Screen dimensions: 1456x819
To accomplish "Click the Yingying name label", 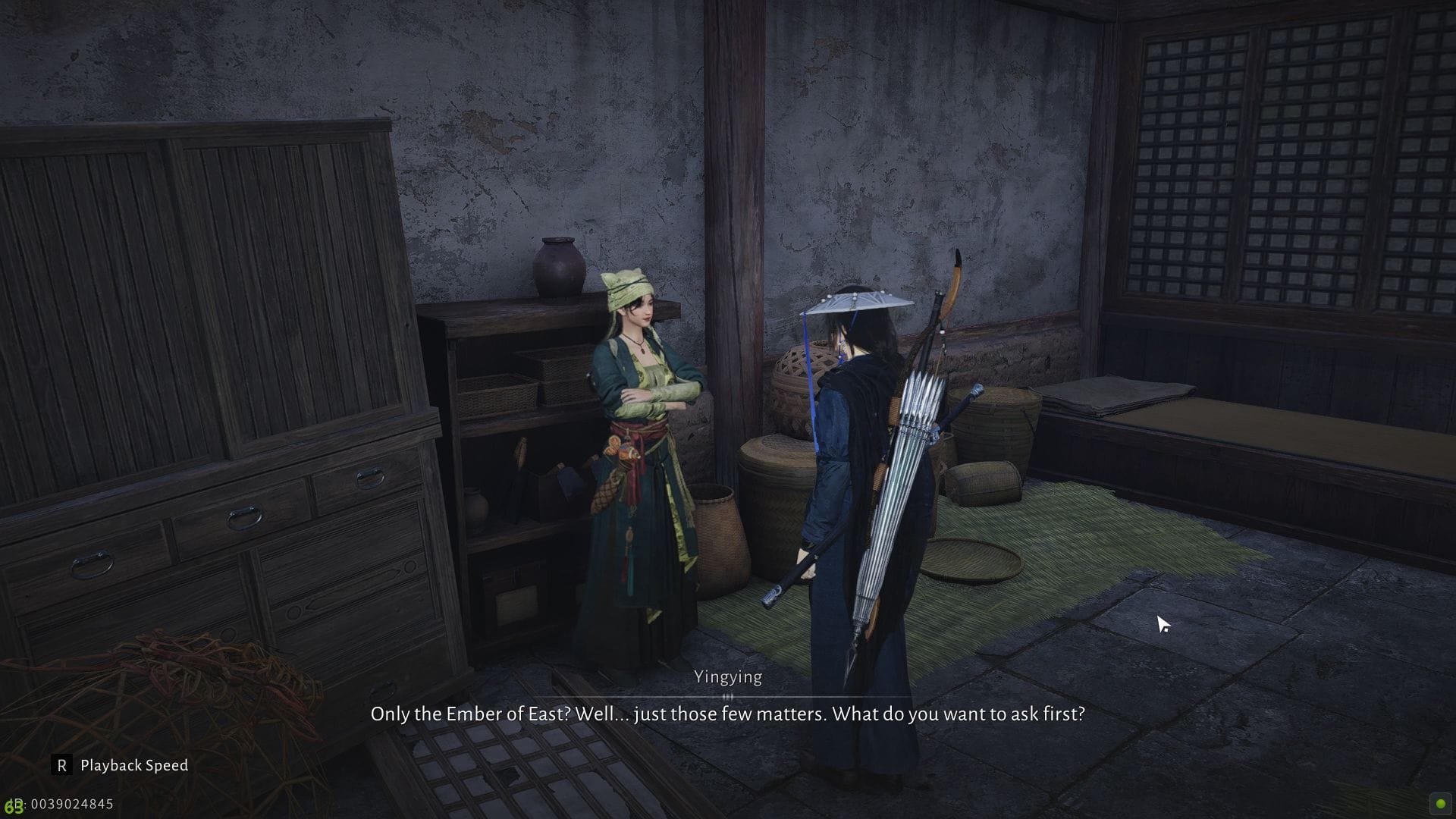I will (727, 676).
